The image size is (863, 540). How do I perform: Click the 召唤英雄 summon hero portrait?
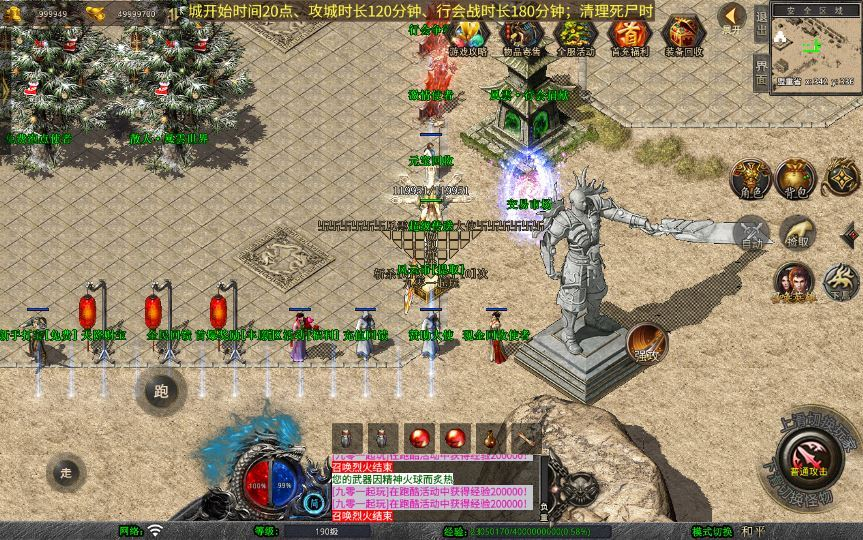[x=795, y=282]
